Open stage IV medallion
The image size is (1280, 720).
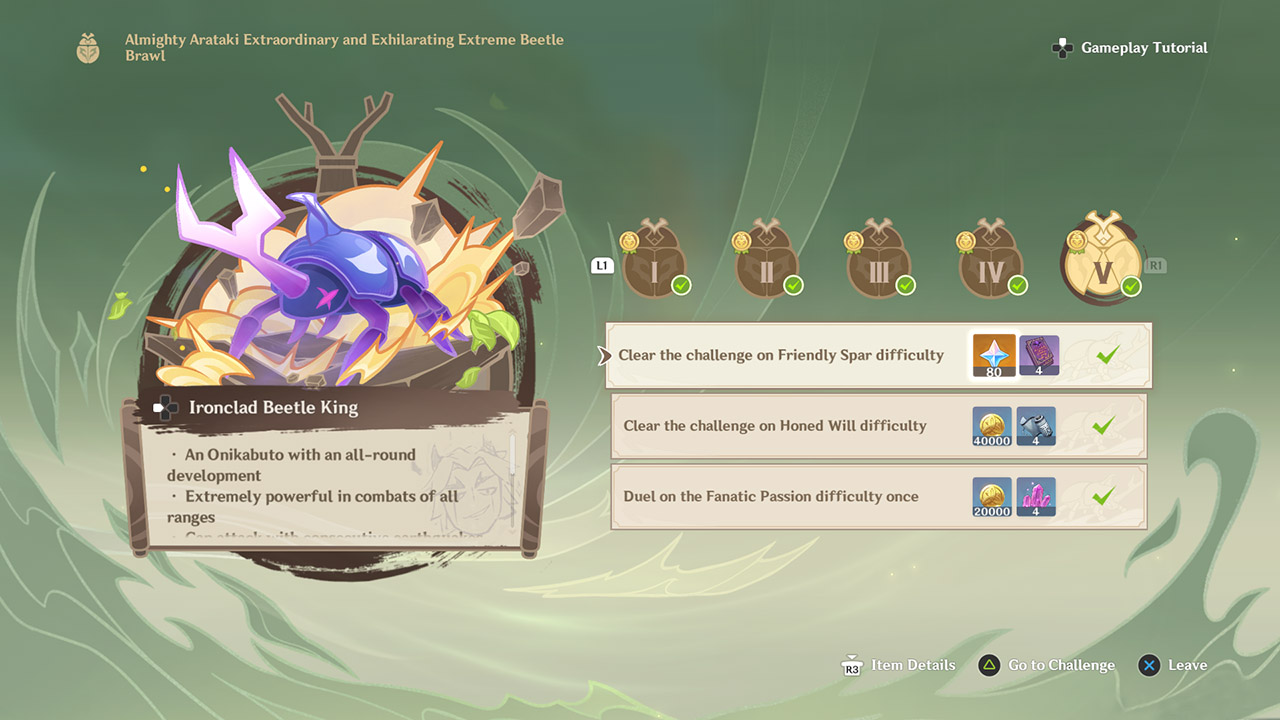point(990,263)
